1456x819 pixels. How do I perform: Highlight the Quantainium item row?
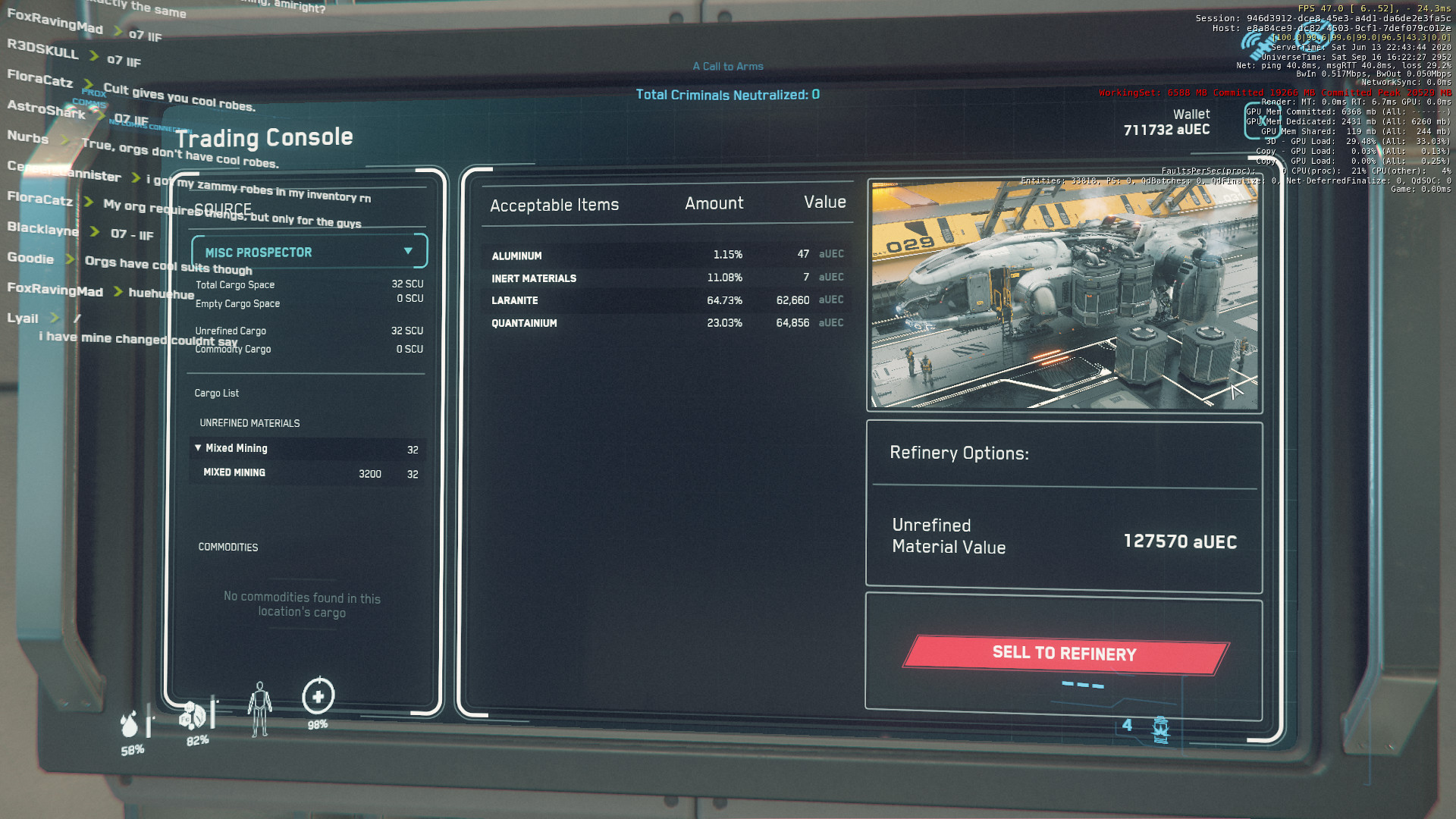click(x=666, y=323)
